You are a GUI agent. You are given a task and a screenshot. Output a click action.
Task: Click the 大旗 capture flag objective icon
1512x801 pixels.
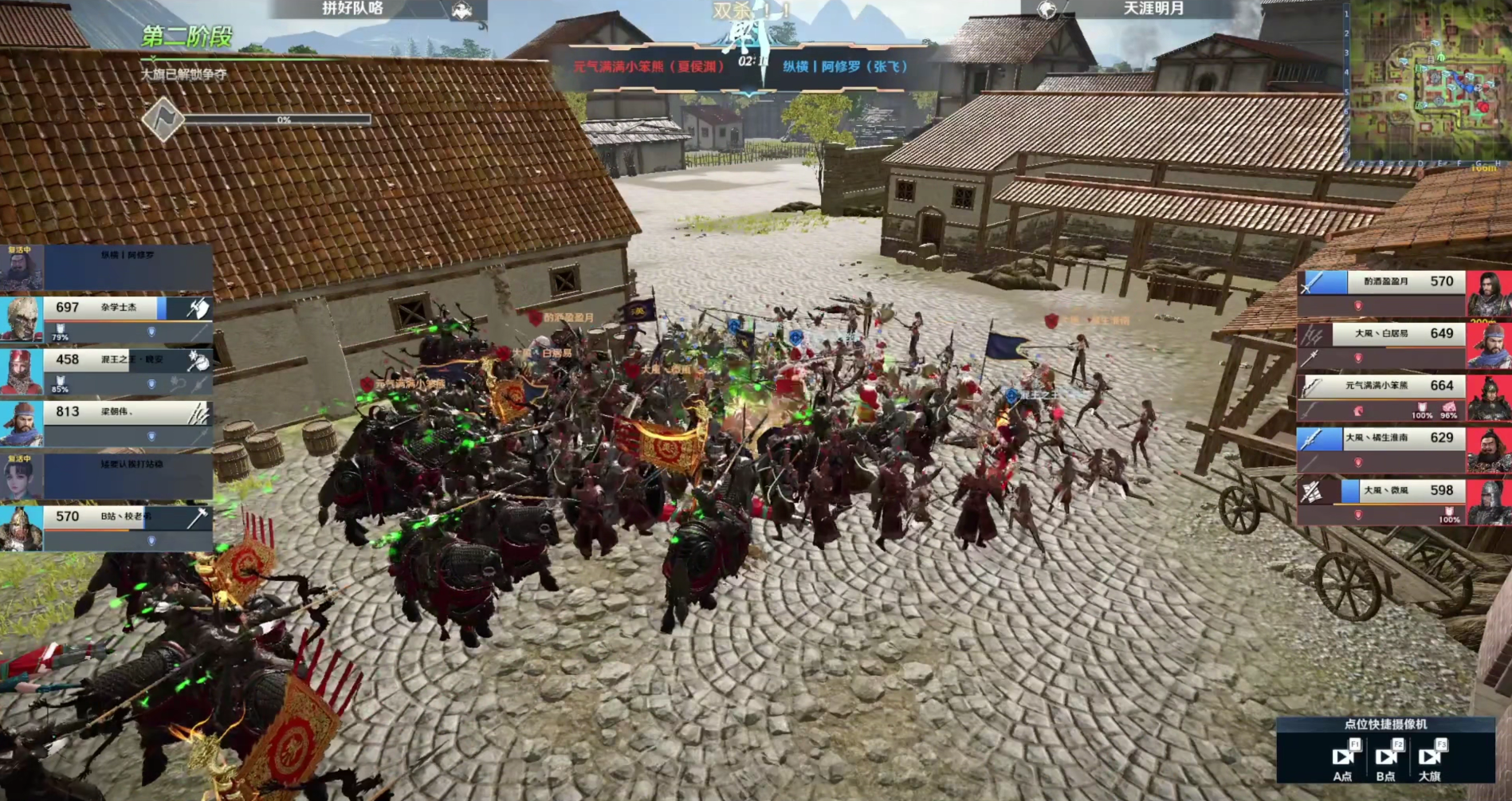coord(163,120)
